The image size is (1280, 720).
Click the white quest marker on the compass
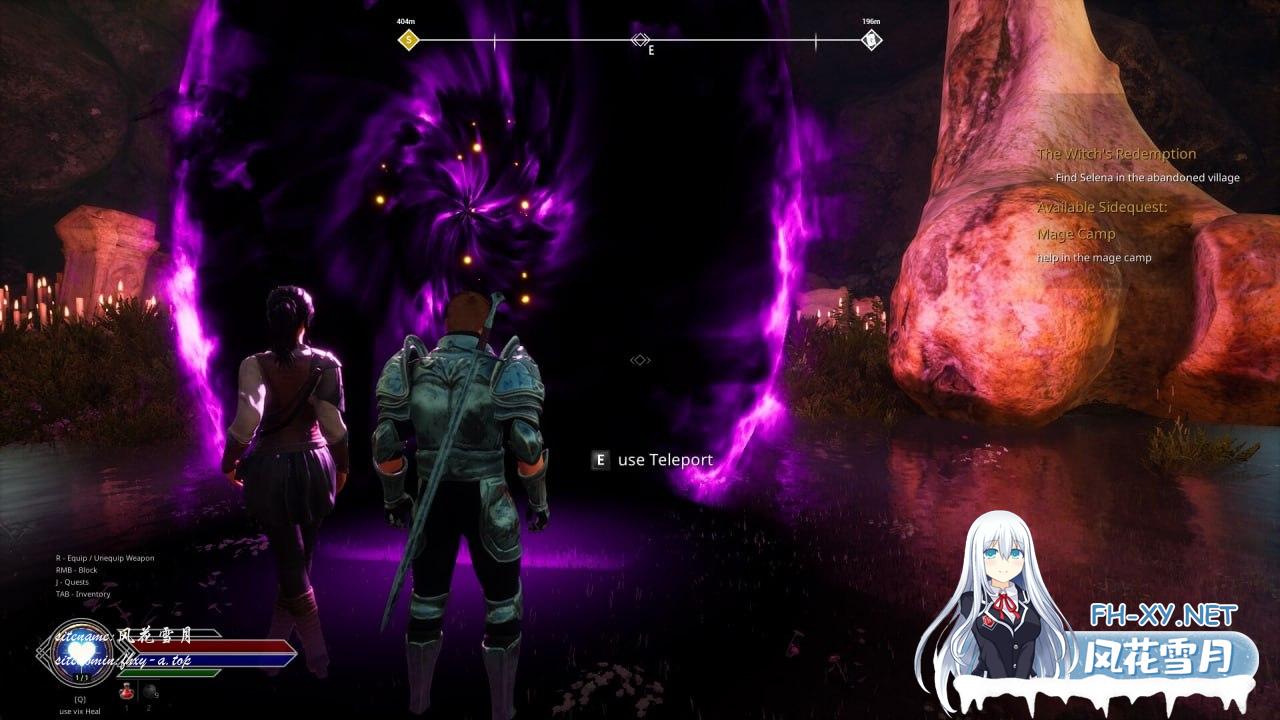tap(872, 40)
